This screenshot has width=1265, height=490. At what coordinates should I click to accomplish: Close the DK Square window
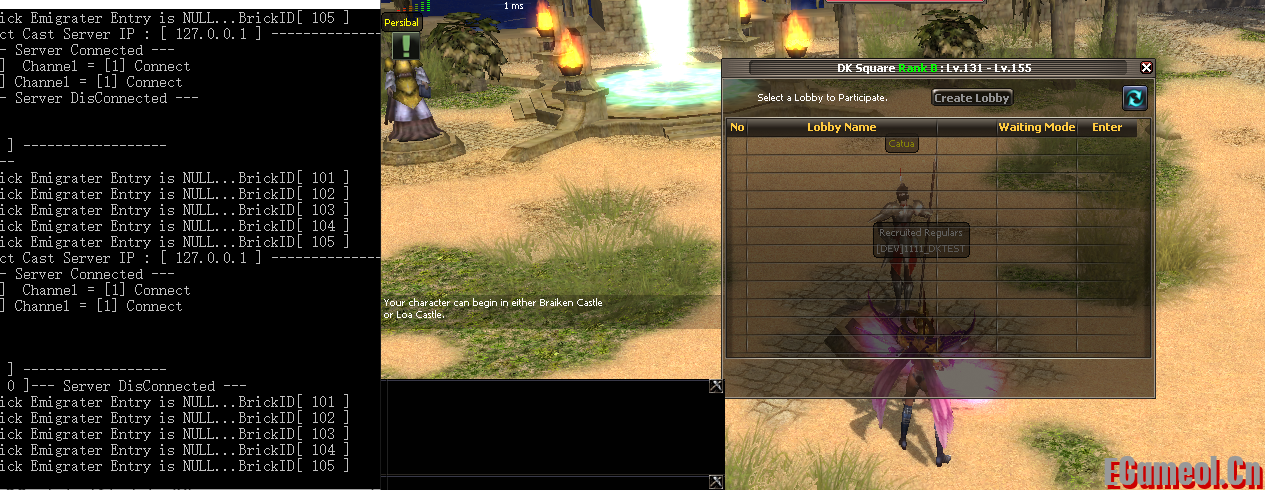[1146, 68]
